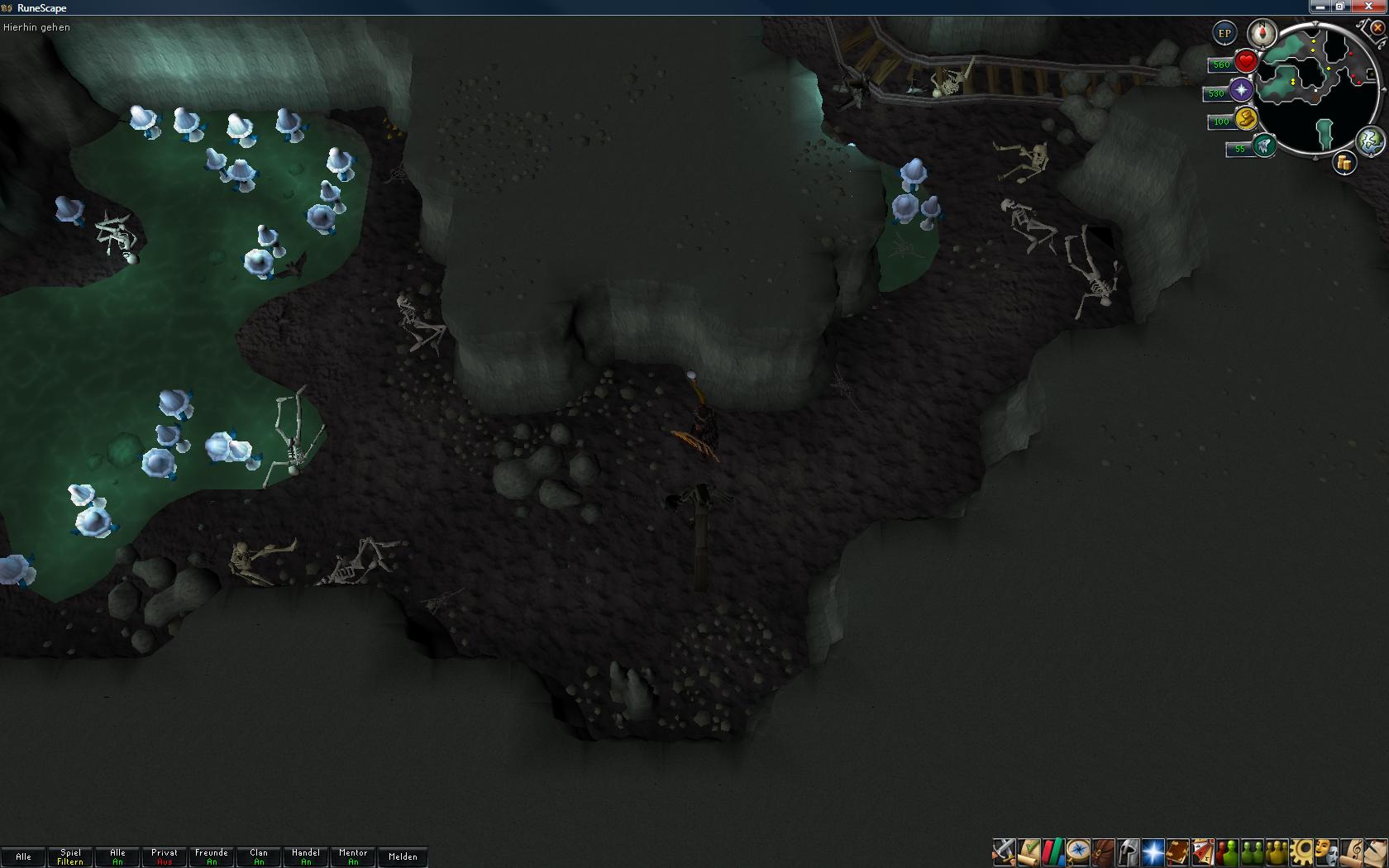Toggle run mode with the boot icon
This screenshot has width=1389, height=868.
[x=1246, y=119]
